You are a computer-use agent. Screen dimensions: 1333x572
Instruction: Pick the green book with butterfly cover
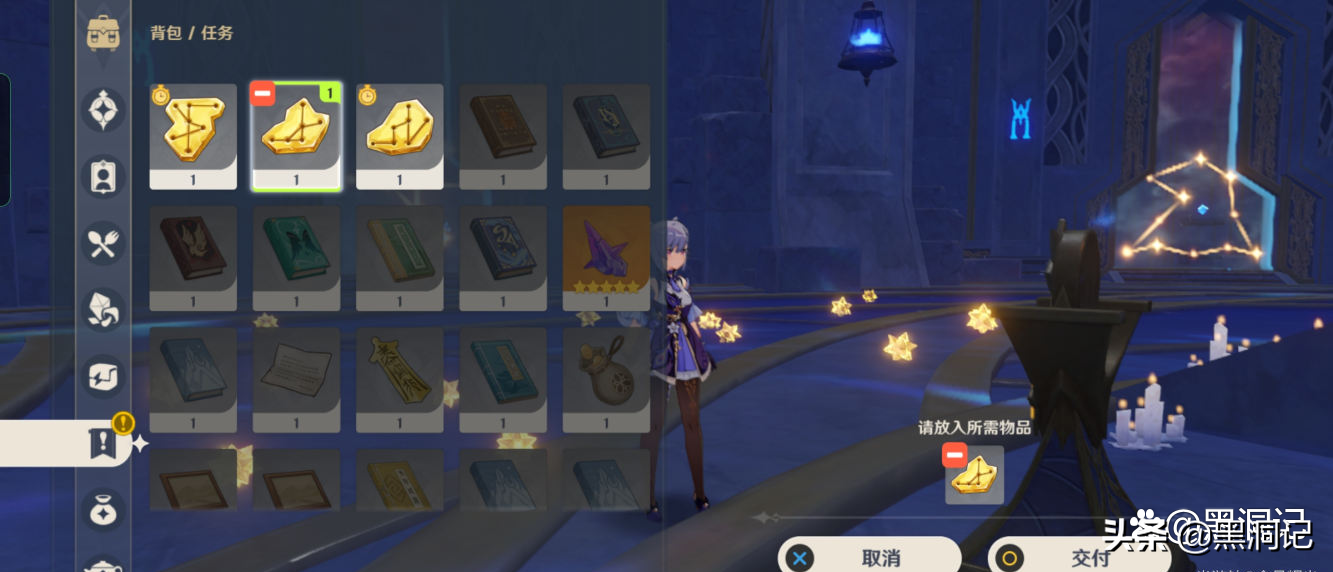point(296,257)
